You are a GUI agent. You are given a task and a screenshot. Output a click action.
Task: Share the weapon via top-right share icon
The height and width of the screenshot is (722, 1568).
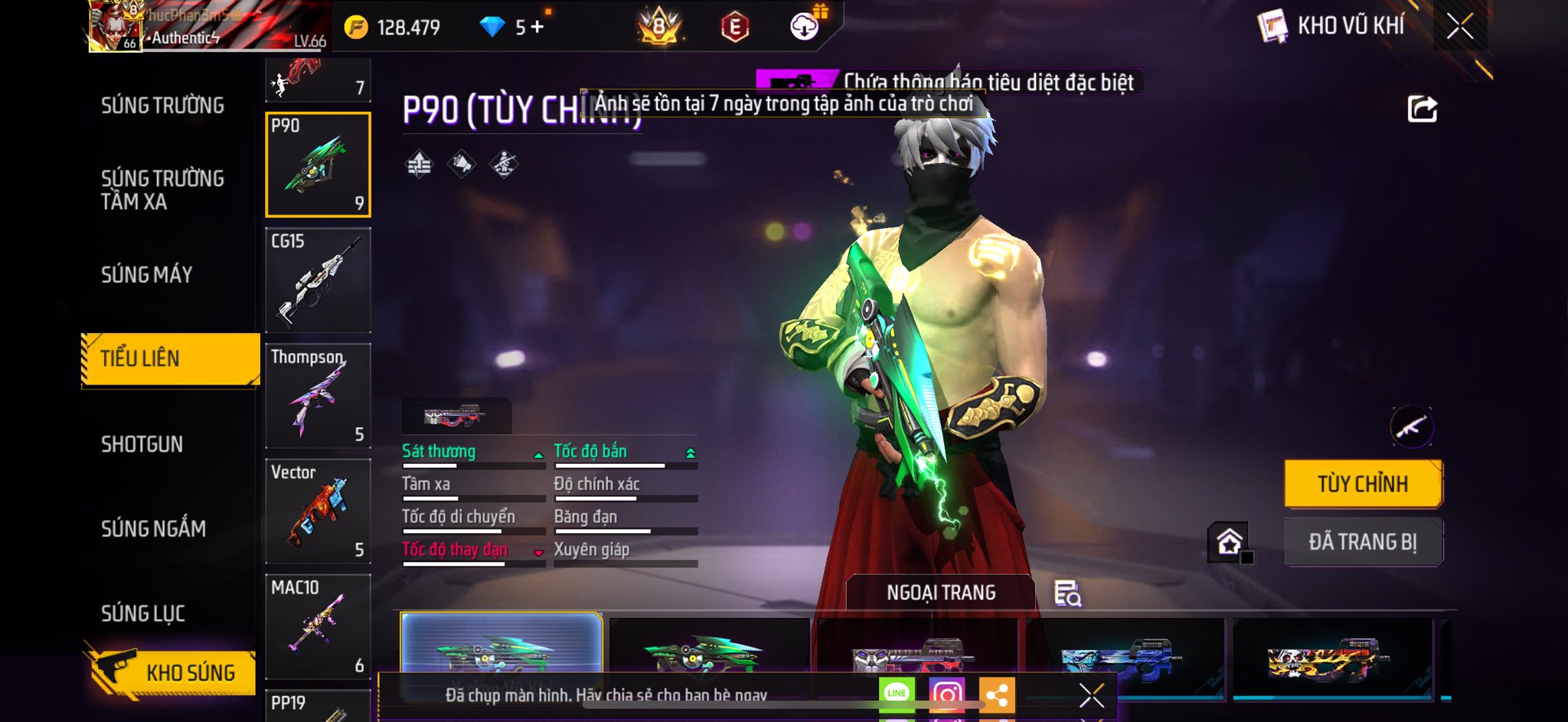(x=1423, y=109)
